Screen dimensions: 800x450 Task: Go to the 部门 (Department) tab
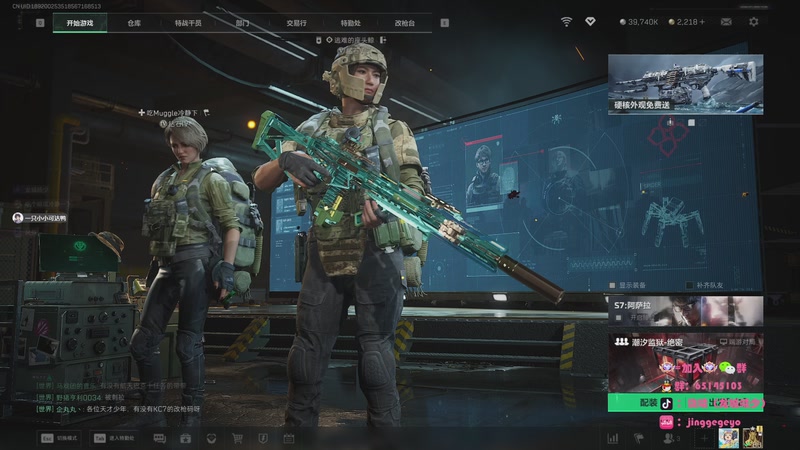[242, 22]
